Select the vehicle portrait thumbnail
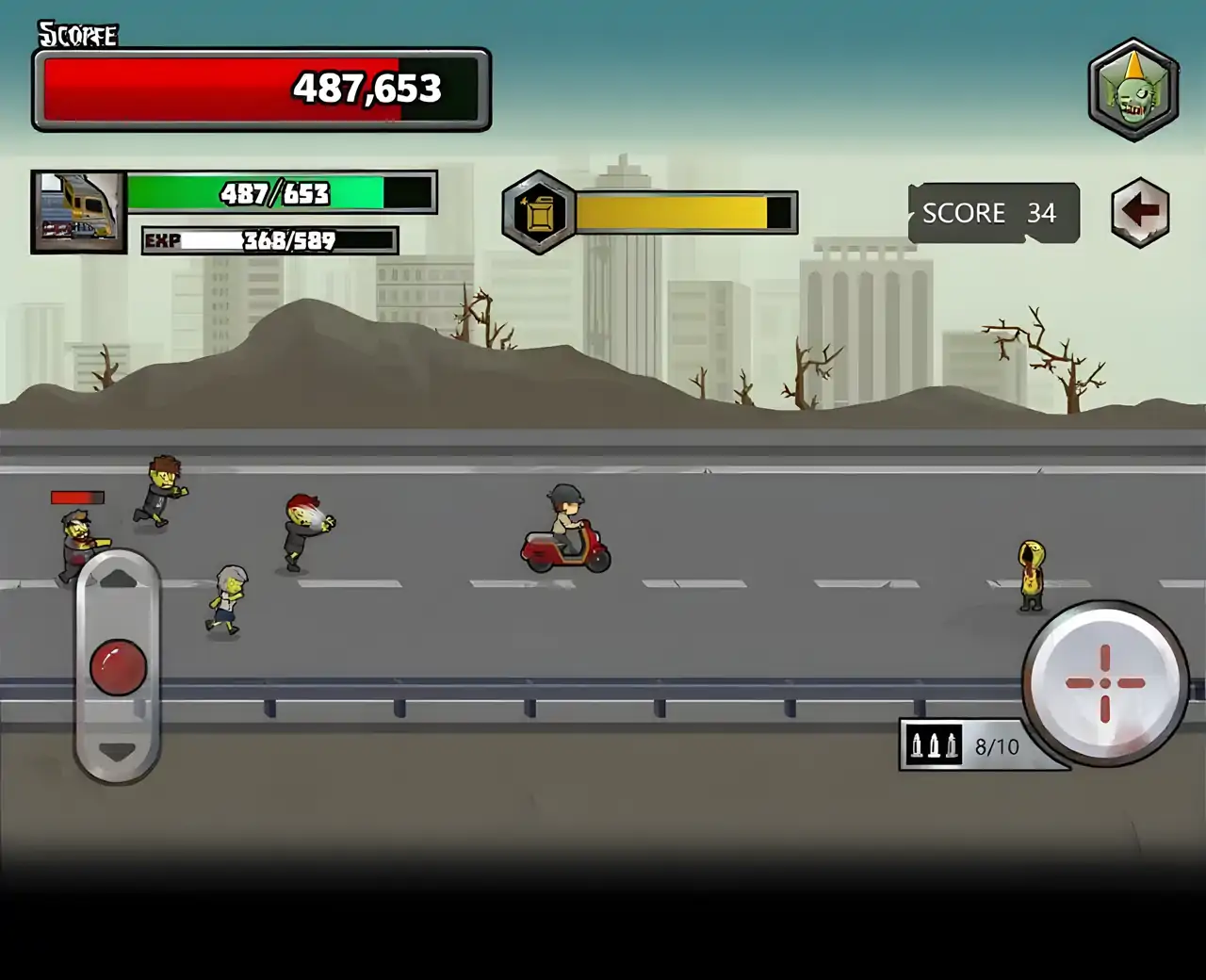 tap(79, 212)
